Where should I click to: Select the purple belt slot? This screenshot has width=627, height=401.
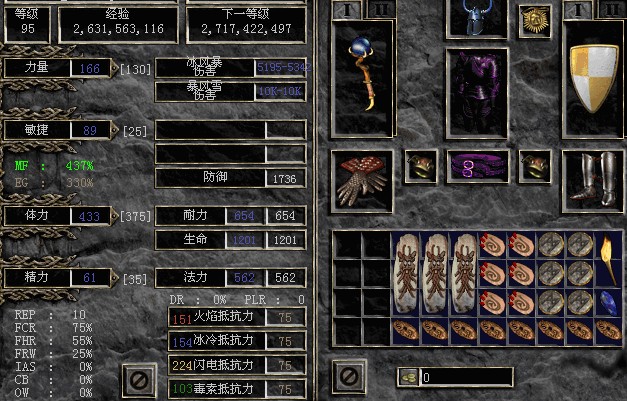click(477, 166)
